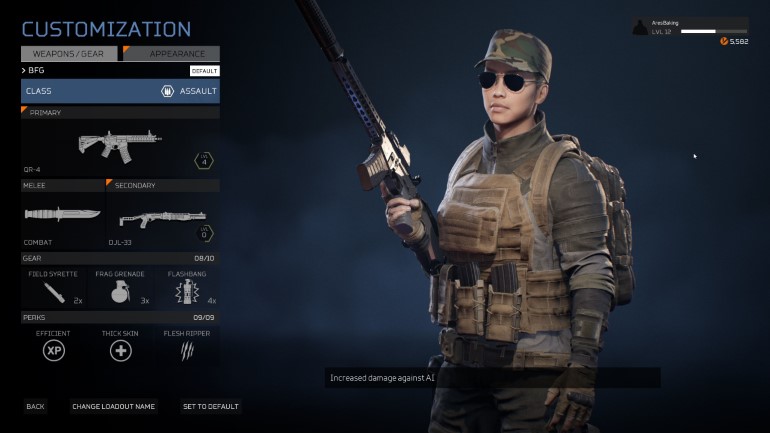Select the Efficient XP perk
The width and height of the screenshot is (770, 433).
[x=54, y=347]
